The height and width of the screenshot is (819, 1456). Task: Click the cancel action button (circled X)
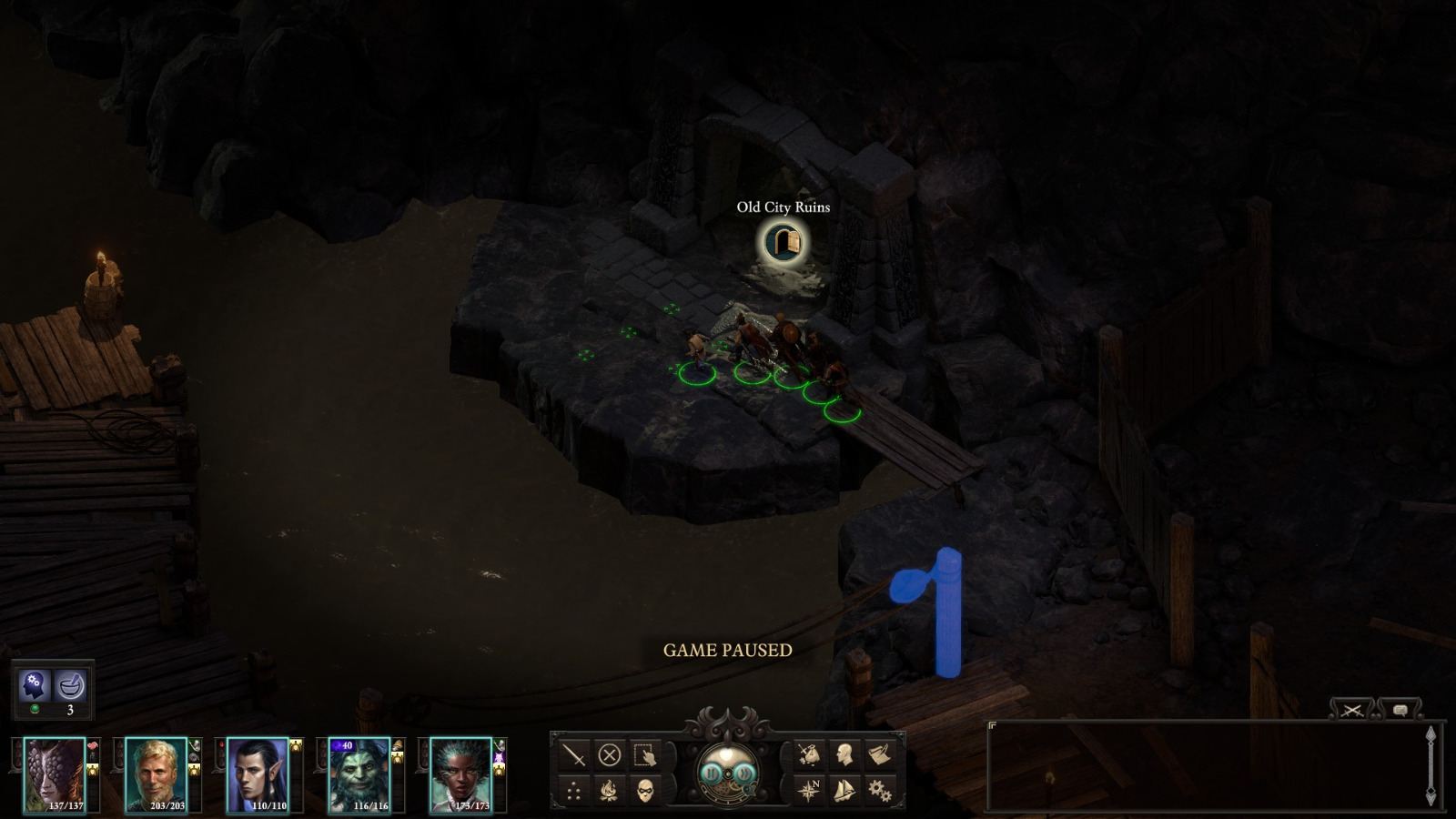pyautogui.click(x=609, y=755)
